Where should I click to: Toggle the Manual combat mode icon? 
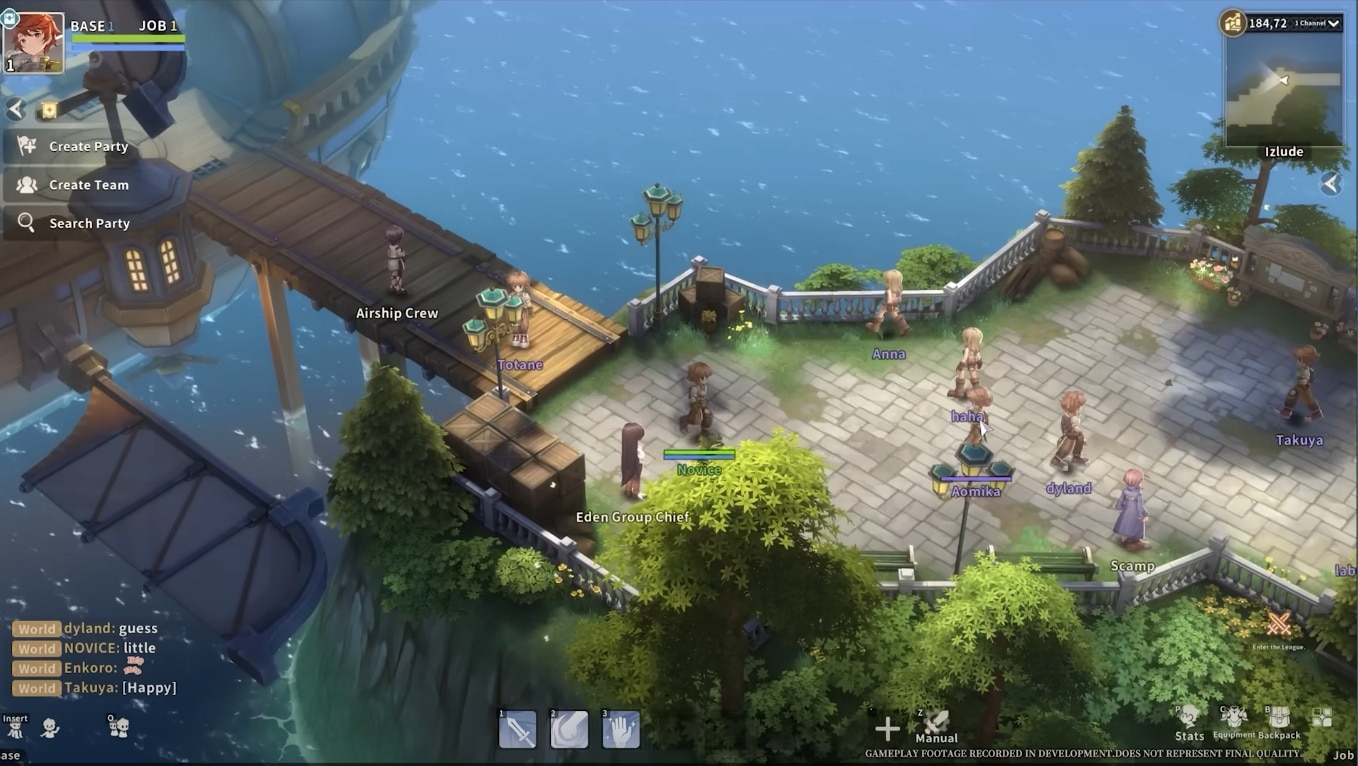tap(936, 725)
